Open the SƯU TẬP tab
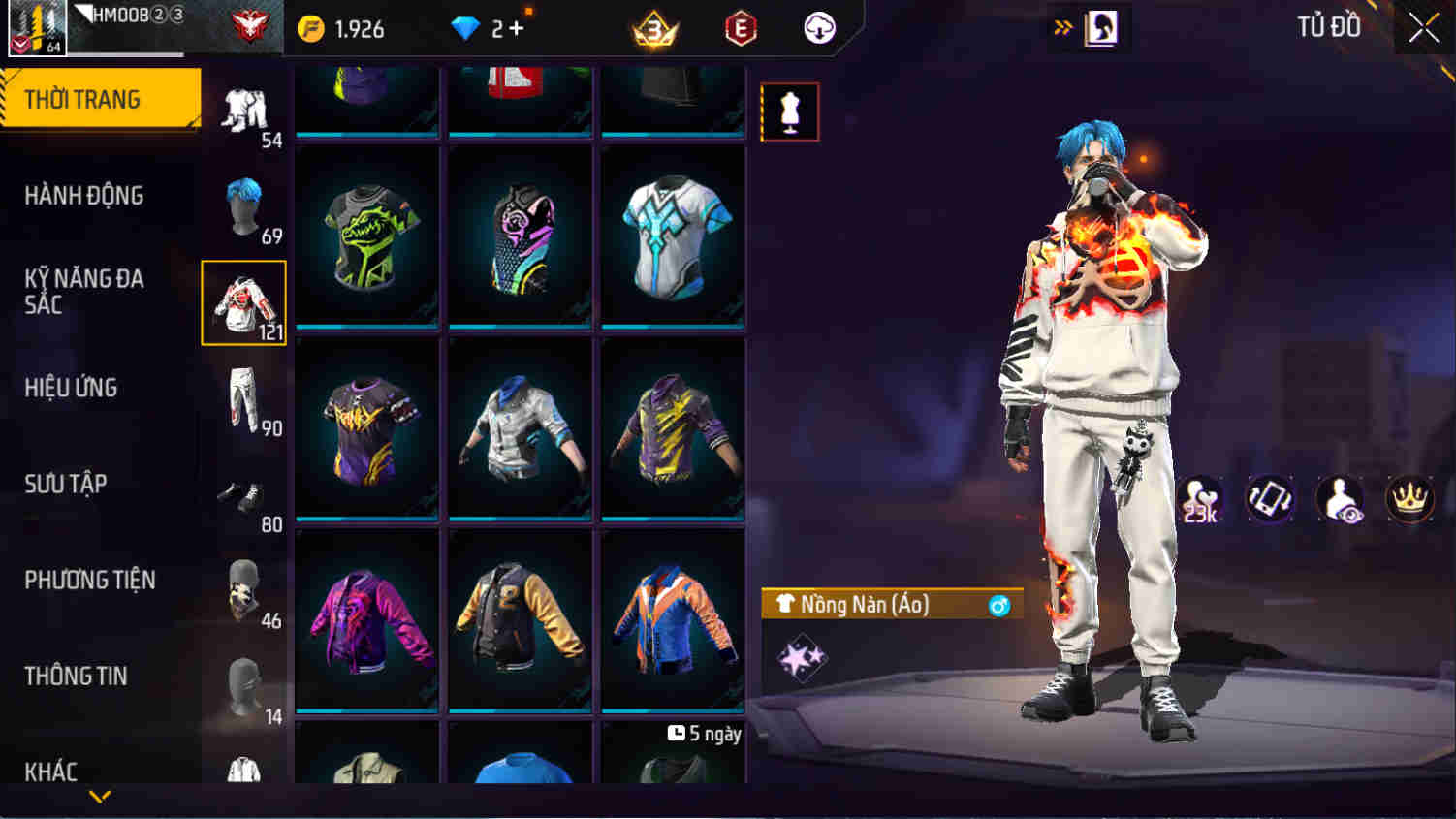The height and width of the screenshot is (819, 1456). pyautogui.click(x=66, y=484)
